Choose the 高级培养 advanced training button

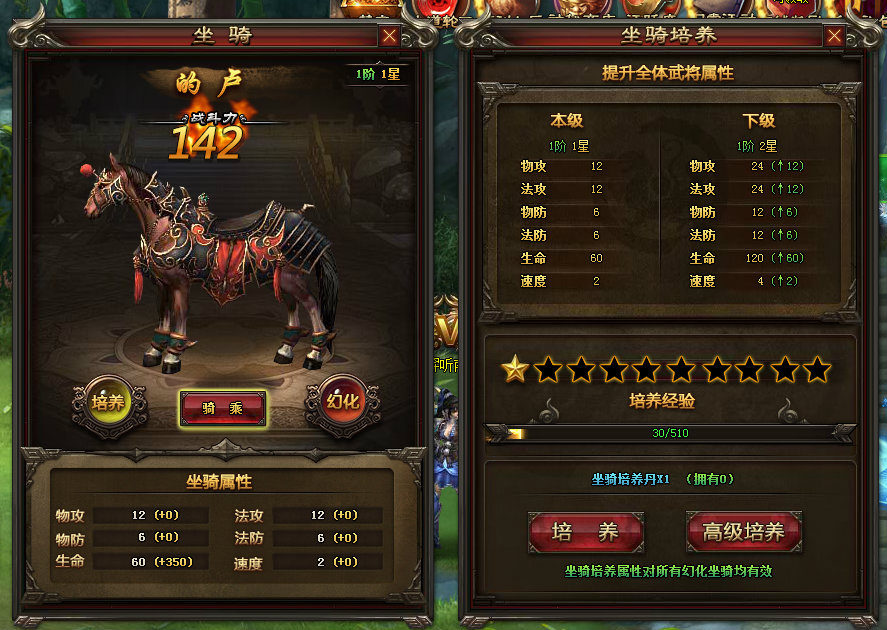pyautogui.click(x=743, y=532)
